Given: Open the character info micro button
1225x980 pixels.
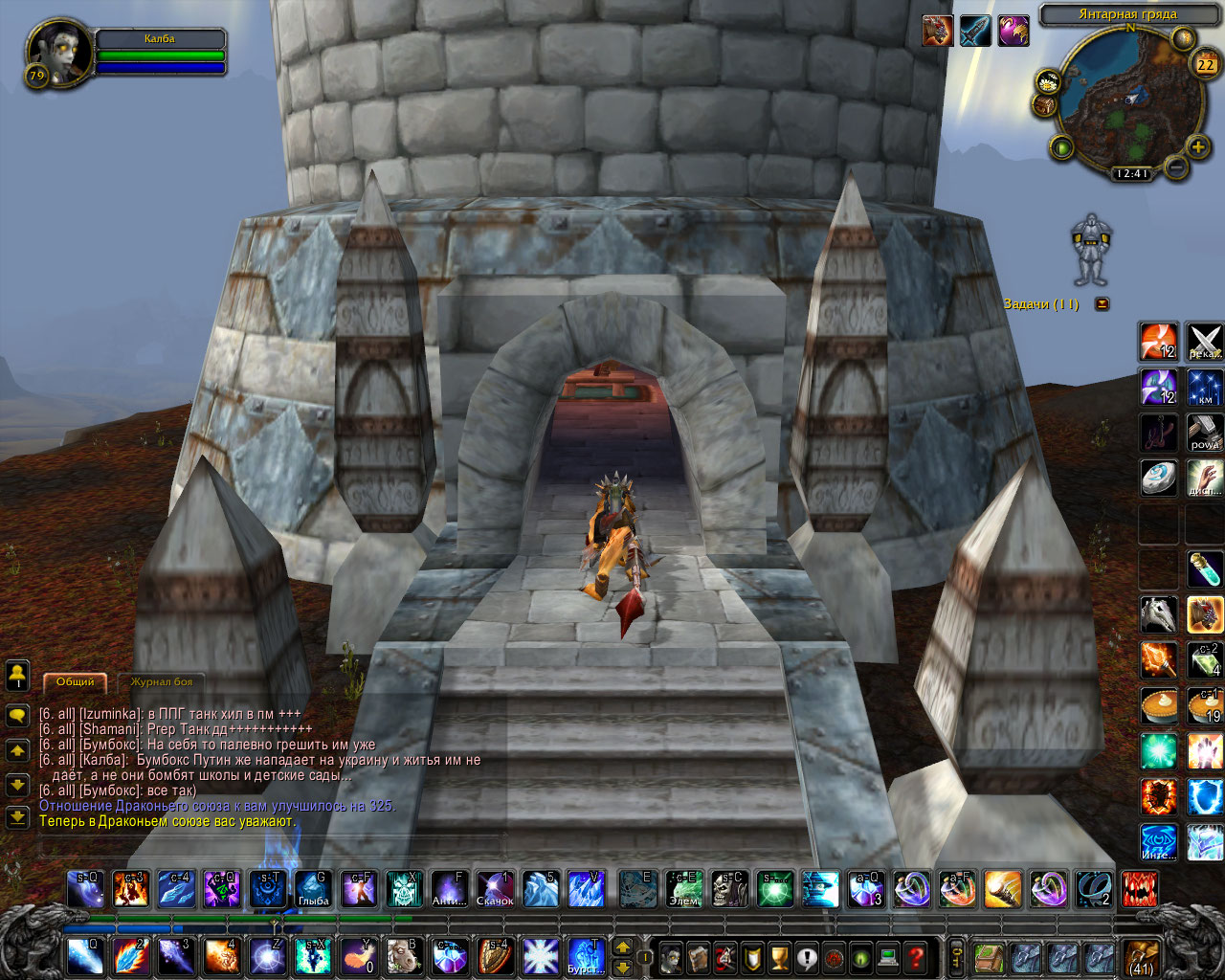Looking at the screenshot, I should coord(671,956).
